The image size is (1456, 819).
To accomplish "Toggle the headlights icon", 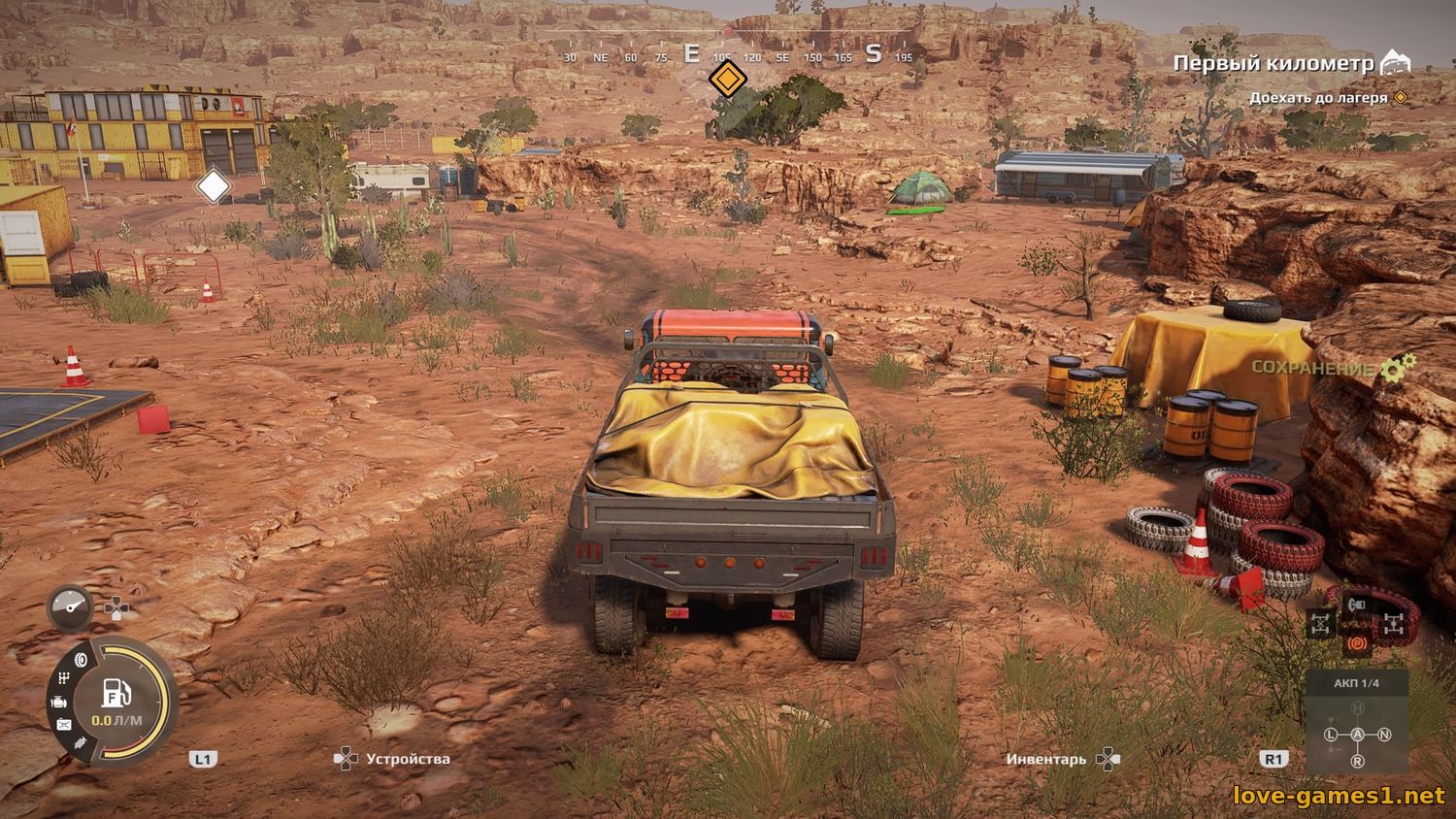I will 1357,606.
